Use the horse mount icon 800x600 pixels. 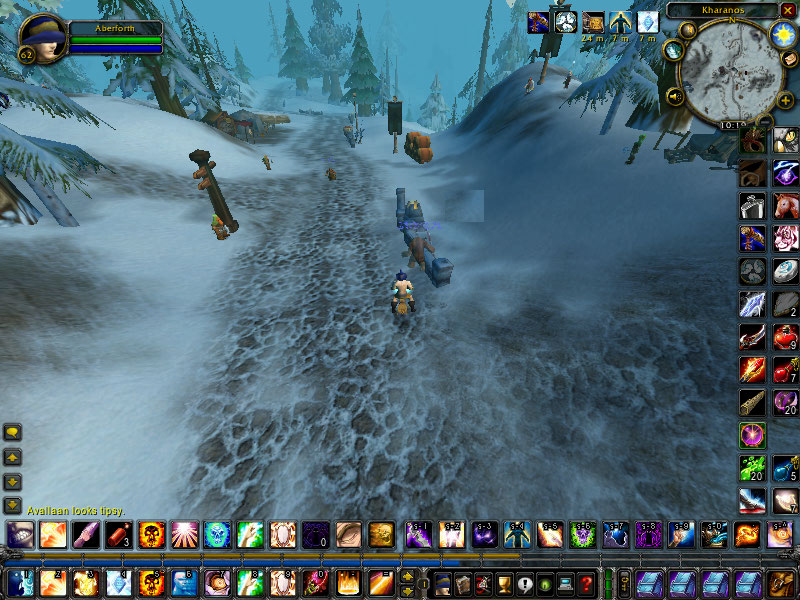pos(785,206)
